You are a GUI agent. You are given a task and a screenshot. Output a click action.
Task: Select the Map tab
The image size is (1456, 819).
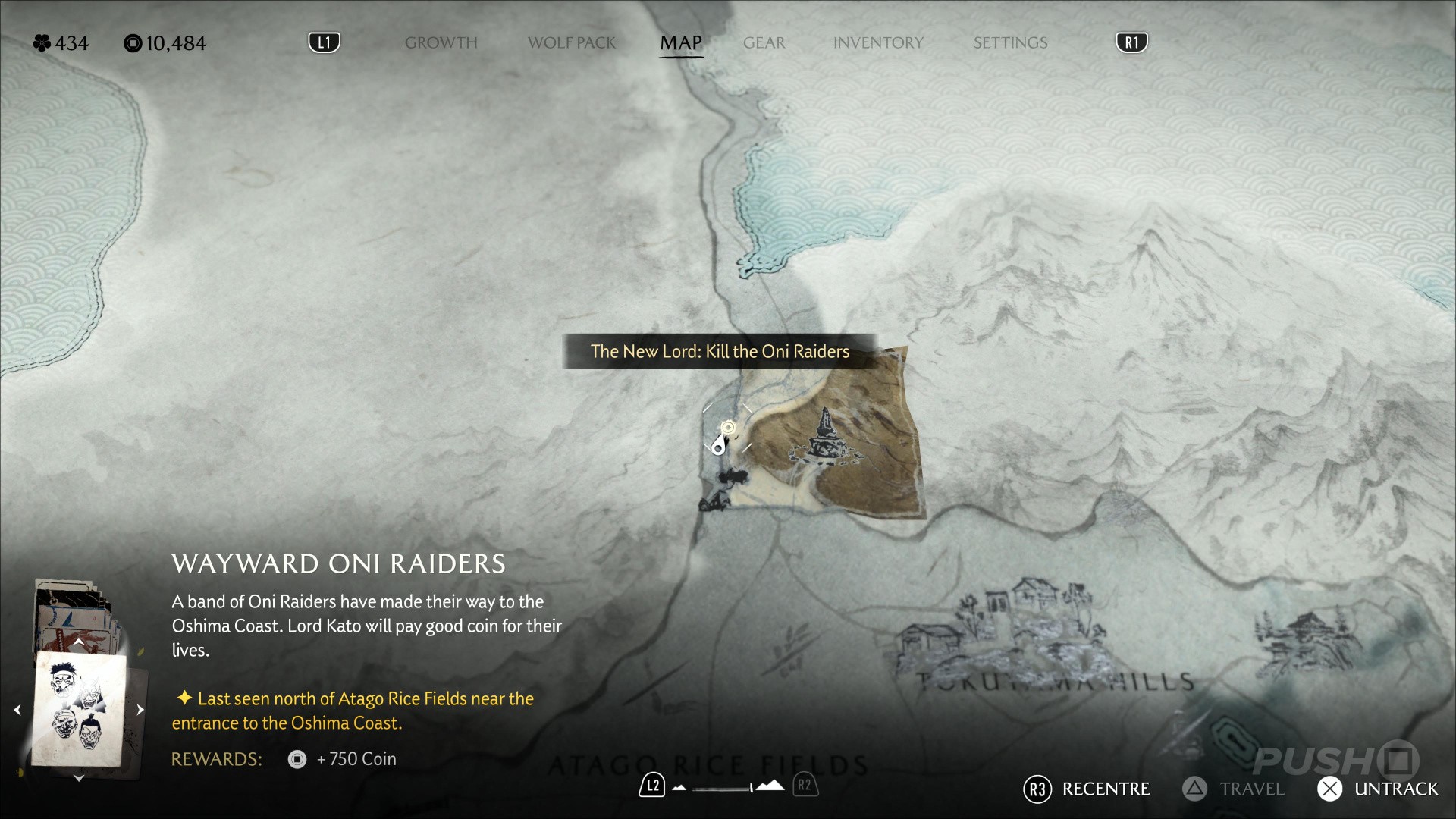point(680,43)
